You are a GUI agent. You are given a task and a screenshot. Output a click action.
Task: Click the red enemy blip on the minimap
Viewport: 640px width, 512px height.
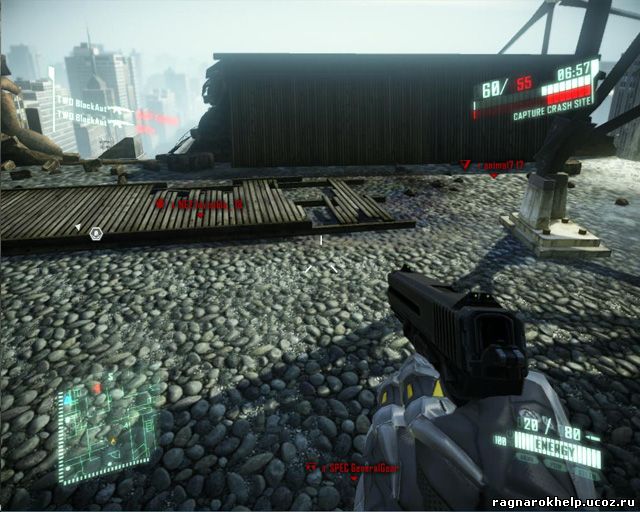point(96,387)
